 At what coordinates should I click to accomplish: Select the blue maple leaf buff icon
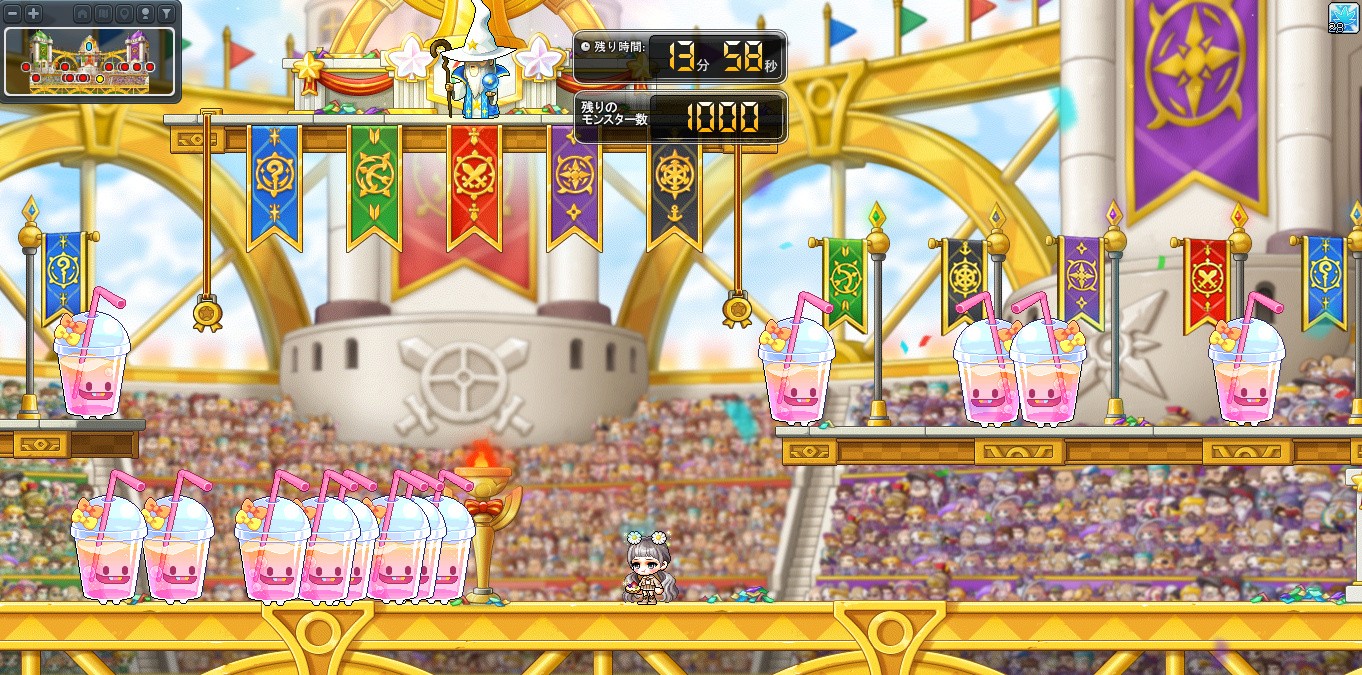[1344, 17]
